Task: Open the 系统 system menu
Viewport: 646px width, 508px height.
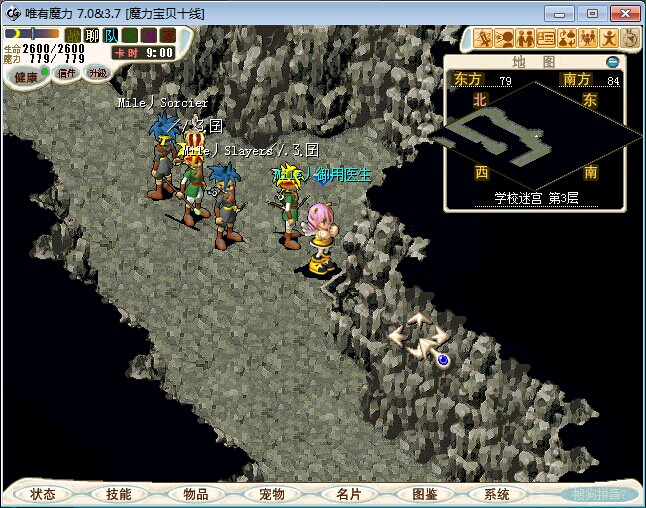Action: pyautogui.click(x=497, y=494)
